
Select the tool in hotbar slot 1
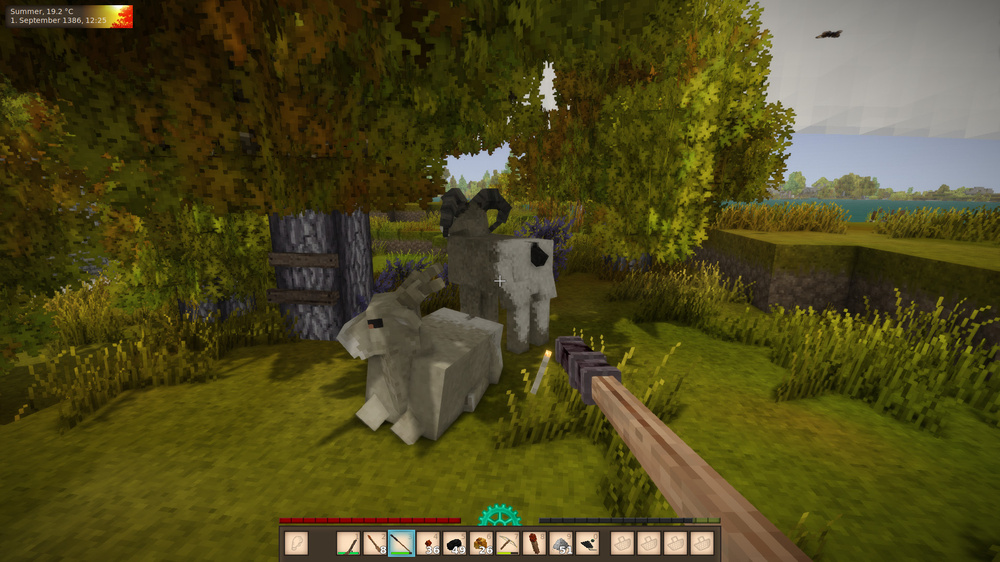coord(348,543)
